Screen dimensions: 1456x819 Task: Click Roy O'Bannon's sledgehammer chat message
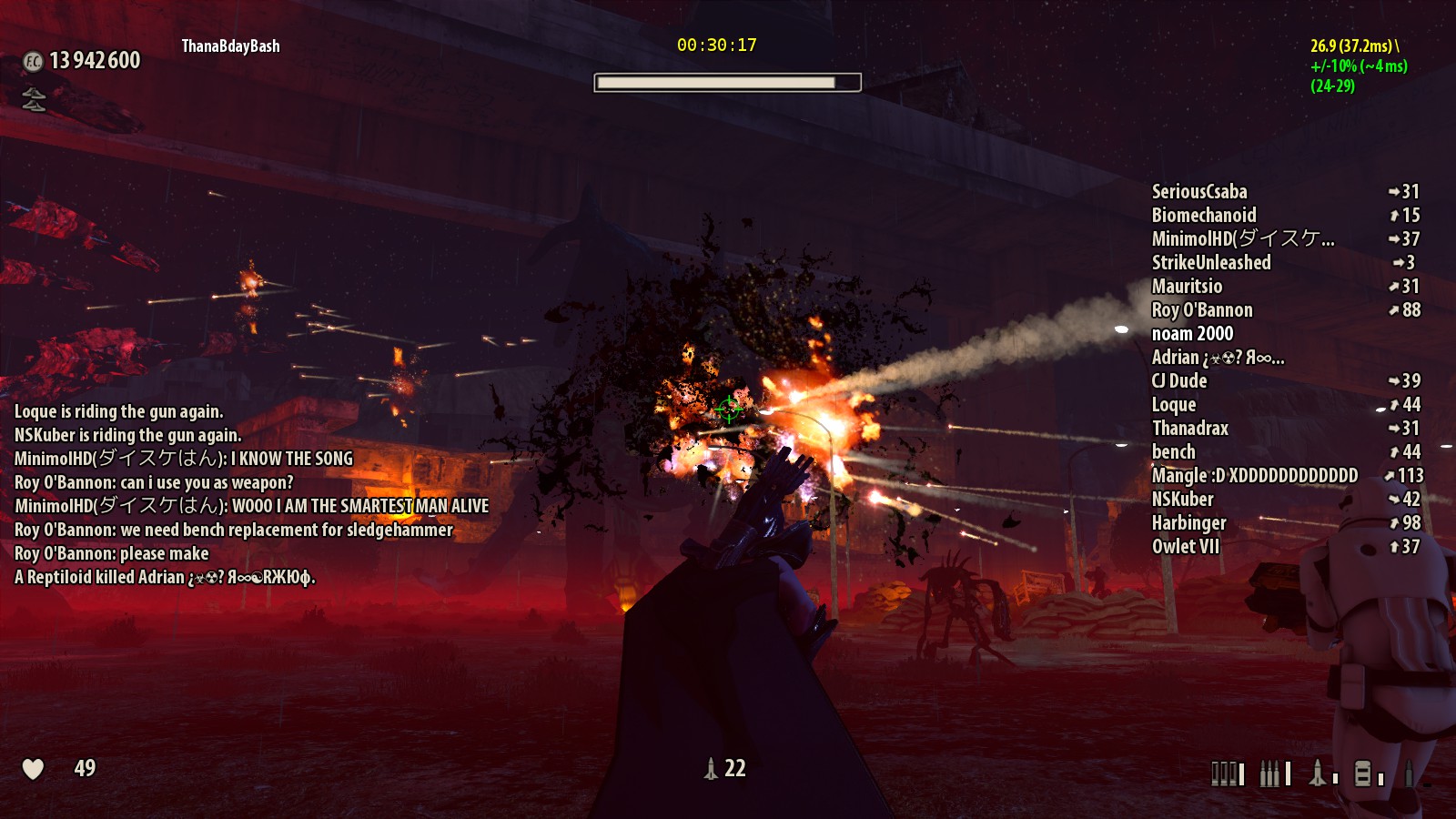tap(234, 531)
